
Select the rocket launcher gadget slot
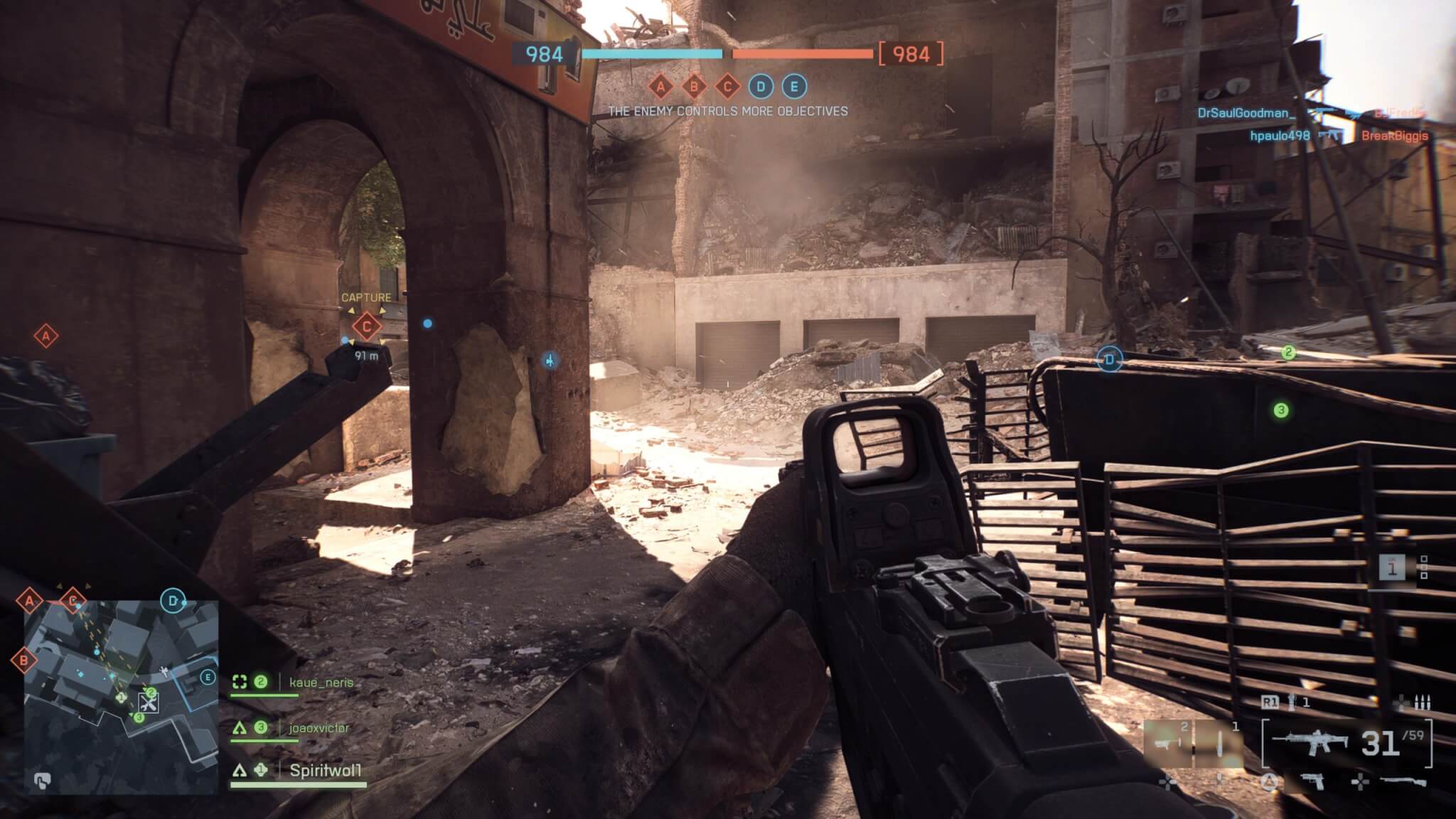[x=1167, y=744]
